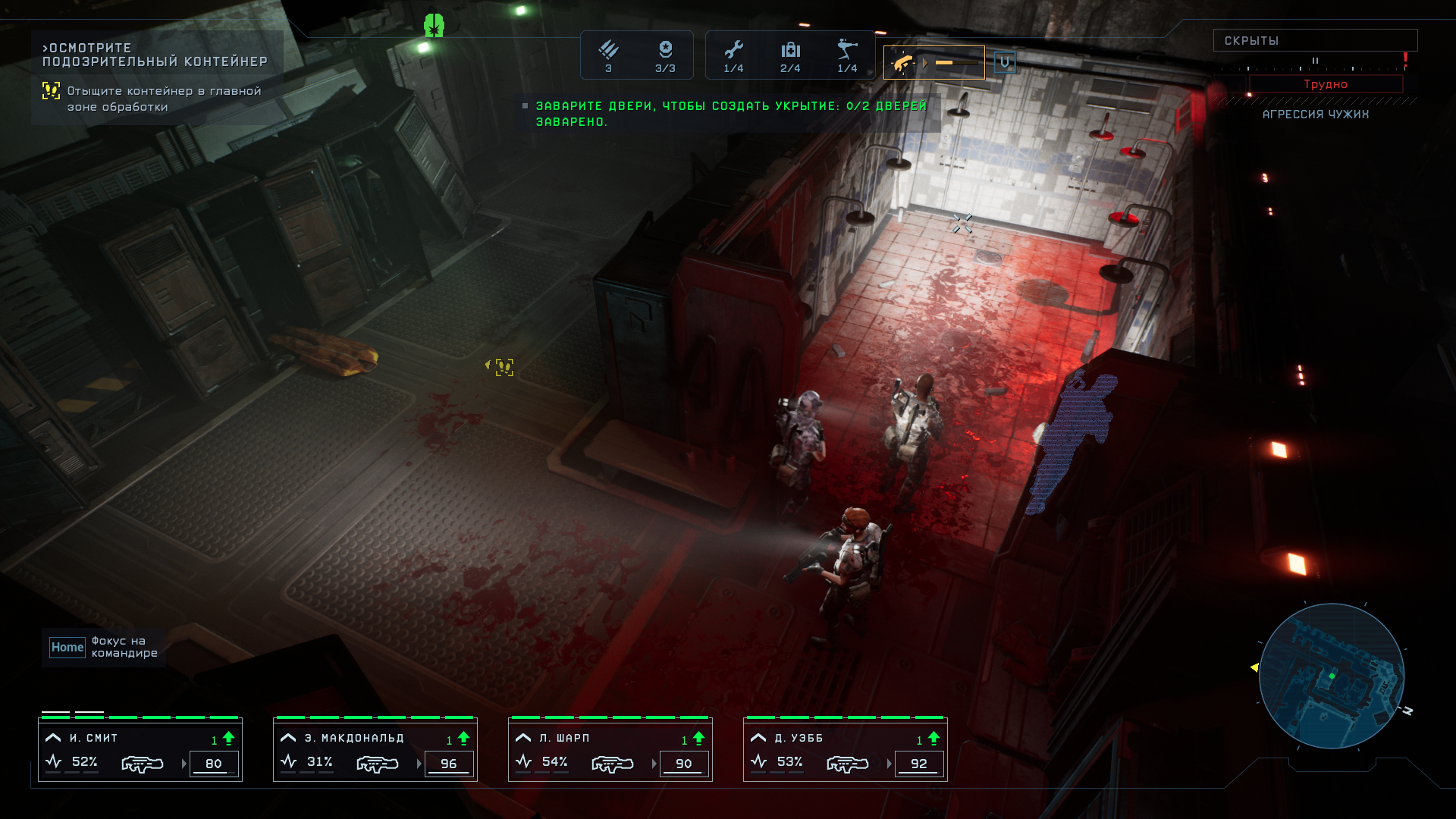Select marine И. Смит squad card
The height and width of the screenshot is (819, 1456).
(x=140, y=749)
